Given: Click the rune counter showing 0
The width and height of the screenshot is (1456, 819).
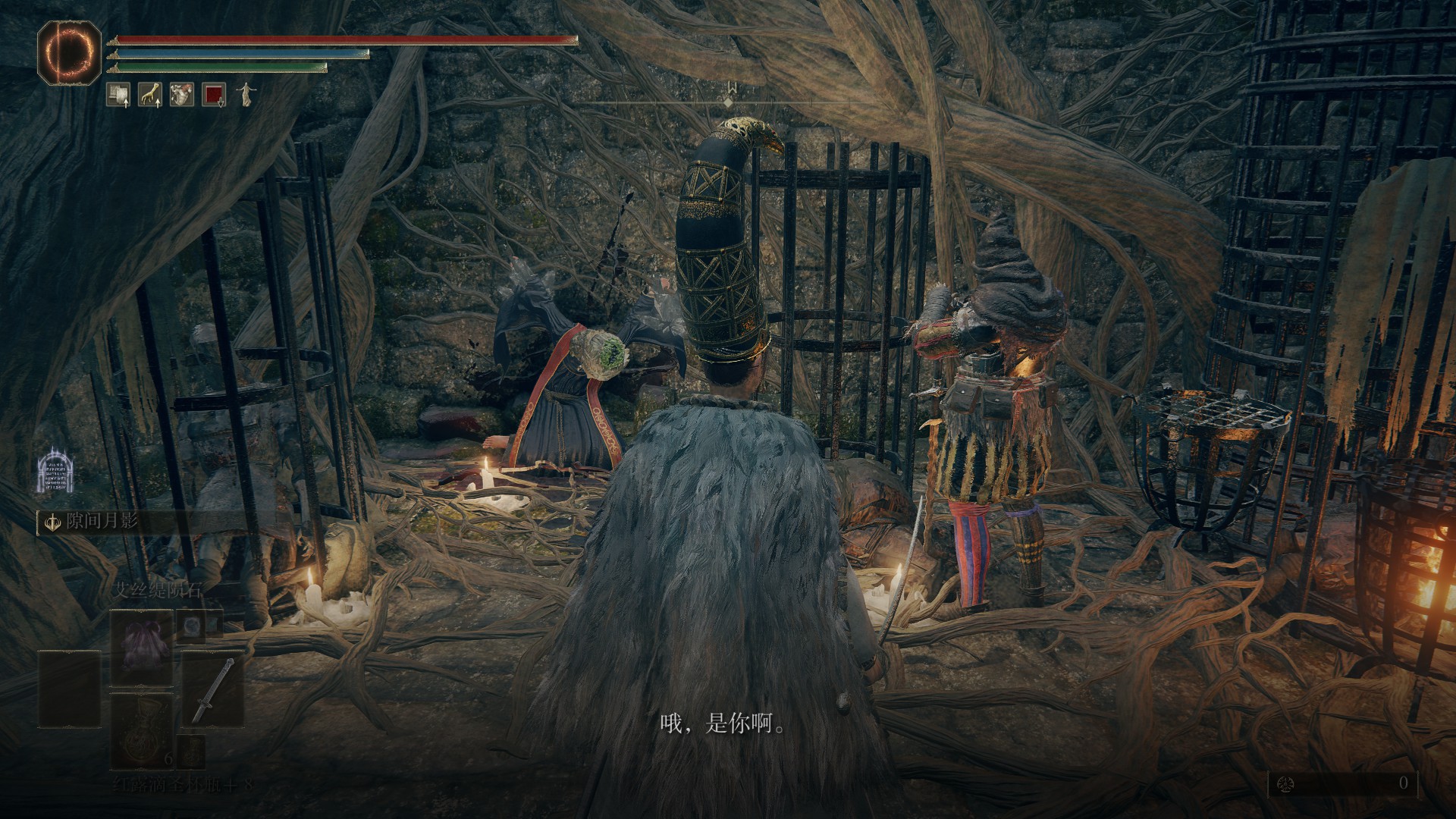Looking at the screenshot, I should coord(1341,783).
